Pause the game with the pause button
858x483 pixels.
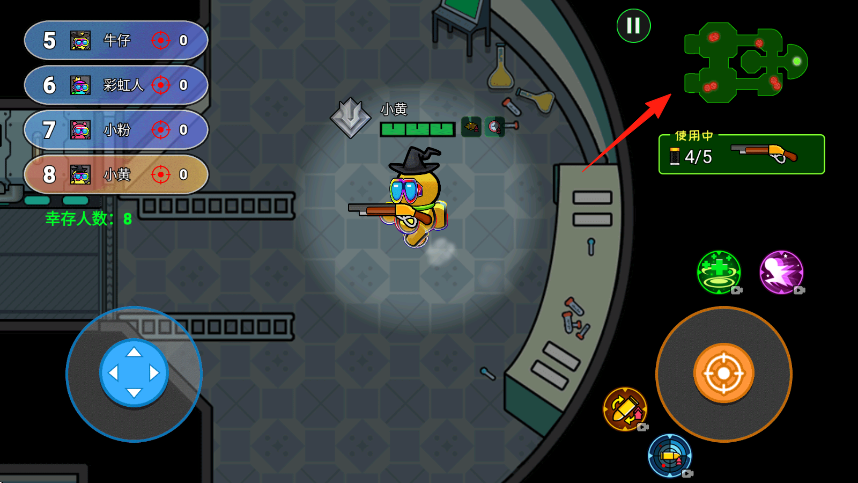click(633, 26)
